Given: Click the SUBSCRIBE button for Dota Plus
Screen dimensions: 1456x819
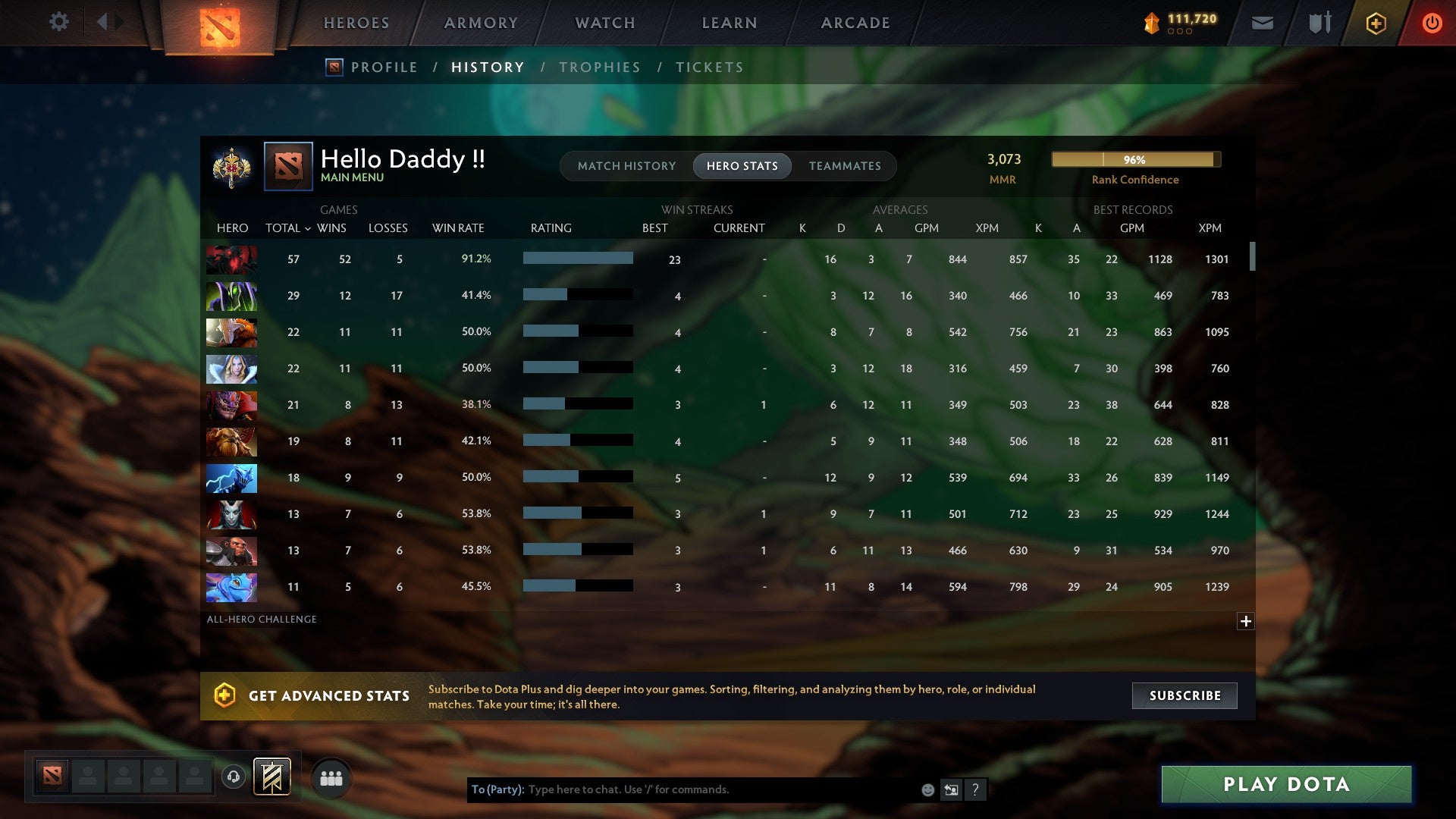Looking at the screenshot, I should pos(1184,695).
